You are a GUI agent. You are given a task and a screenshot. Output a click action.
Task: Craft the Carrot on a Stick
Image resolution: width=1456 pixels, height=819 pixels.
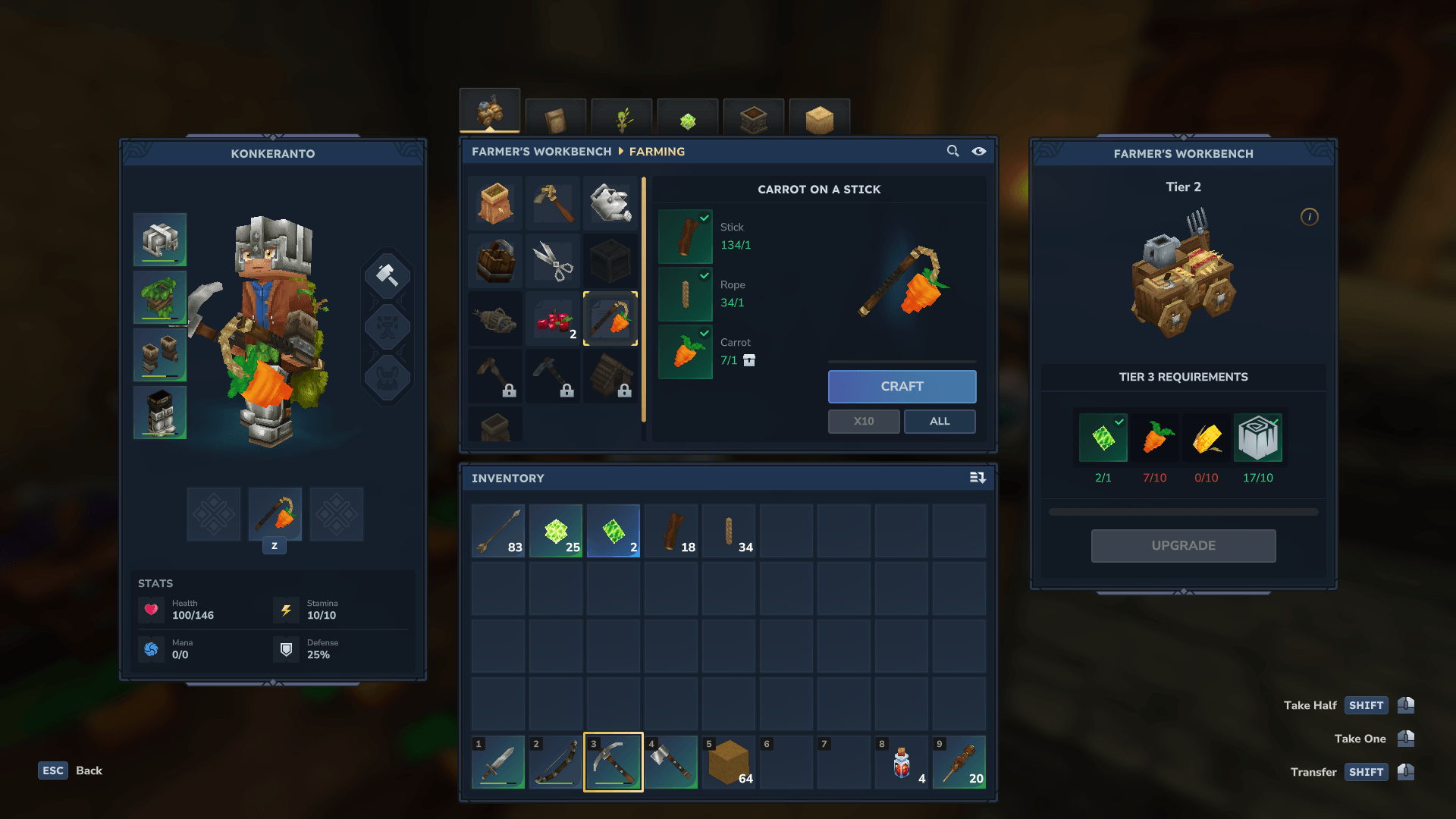[902, 387]
